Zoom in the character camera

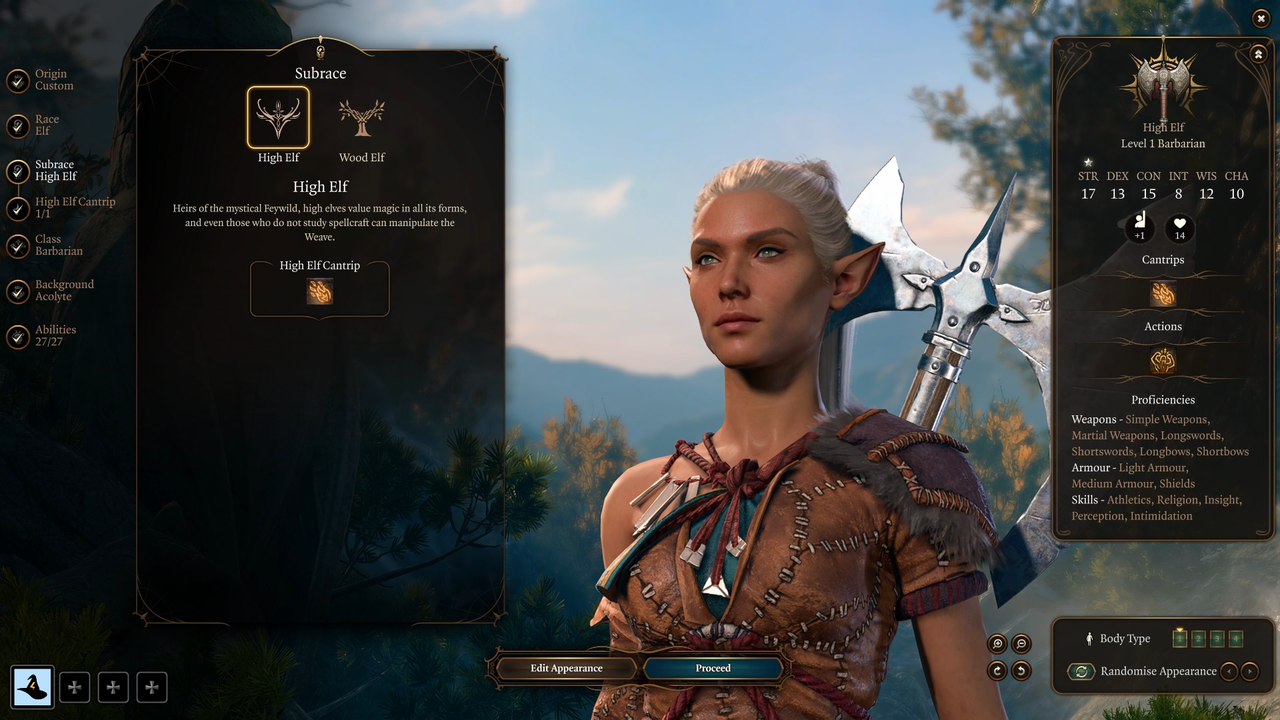997,644
